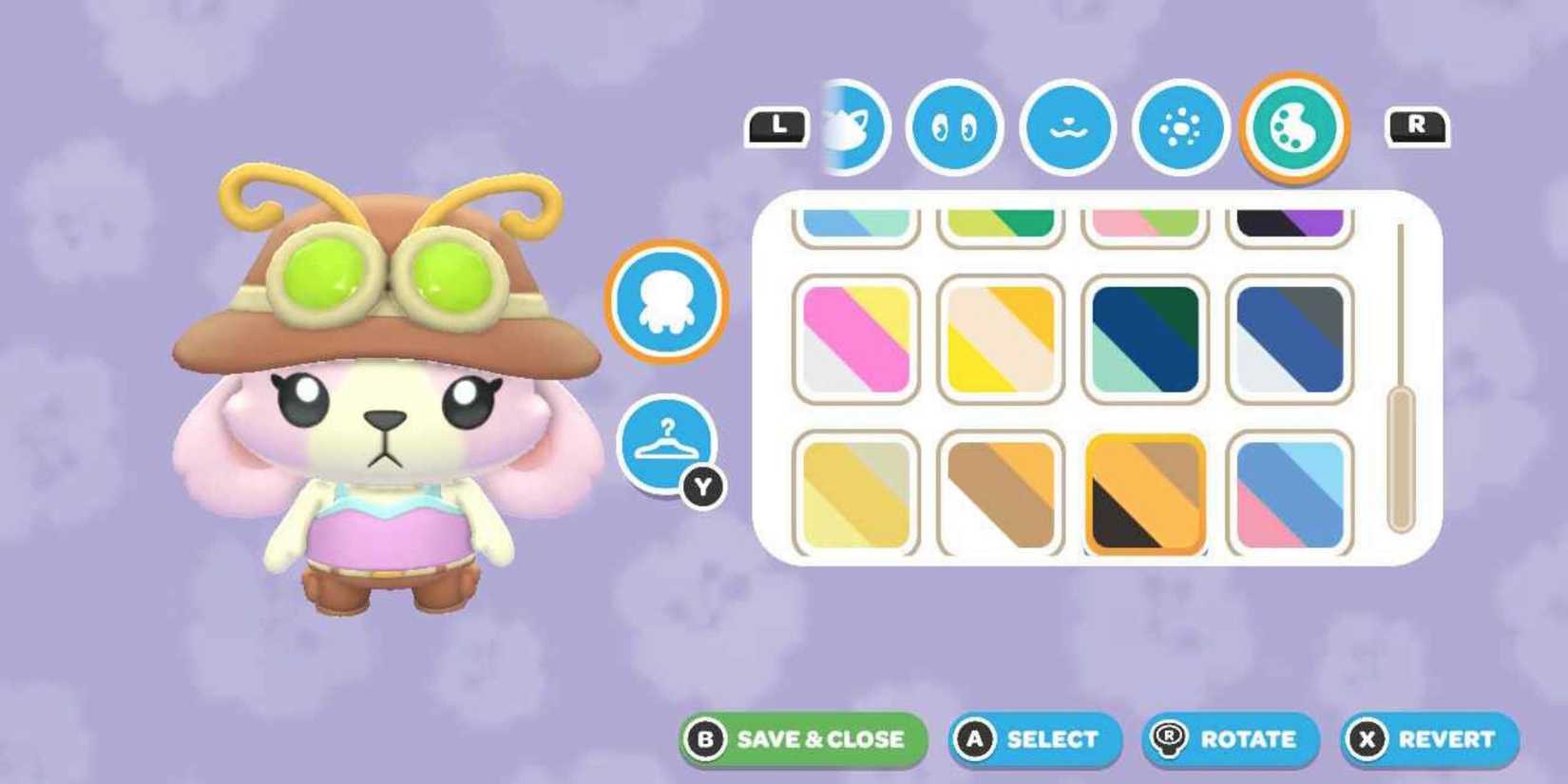Choose the navy and teal color swatch
This screenshot has width=1568, height=784.
click(x=1145, y=337)
